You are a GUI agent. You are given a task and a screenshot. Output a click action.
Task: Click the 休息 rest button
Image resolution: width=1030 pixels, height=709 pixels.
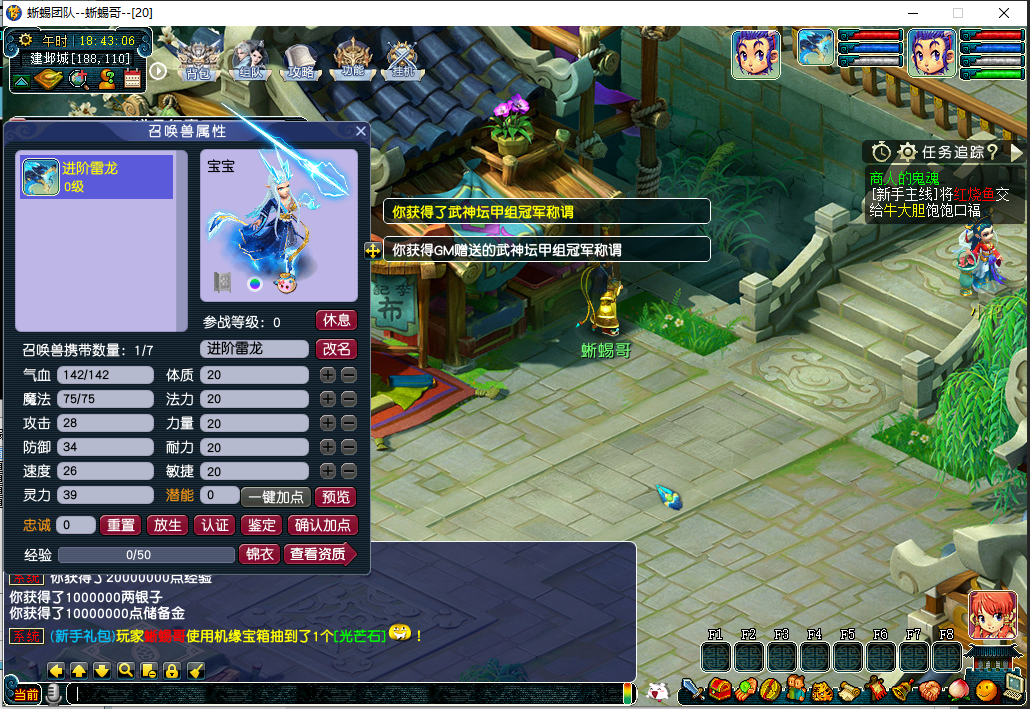click(337, 320)
